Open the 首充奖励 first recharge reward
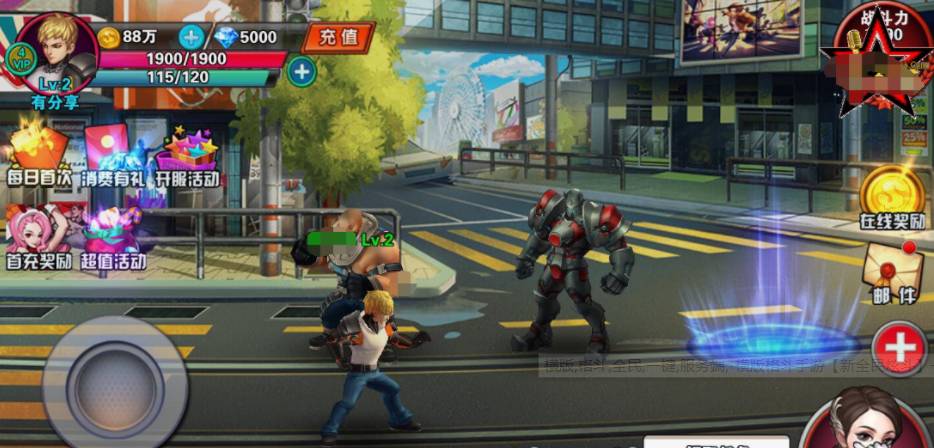934x448 pixels. point(38,238)
